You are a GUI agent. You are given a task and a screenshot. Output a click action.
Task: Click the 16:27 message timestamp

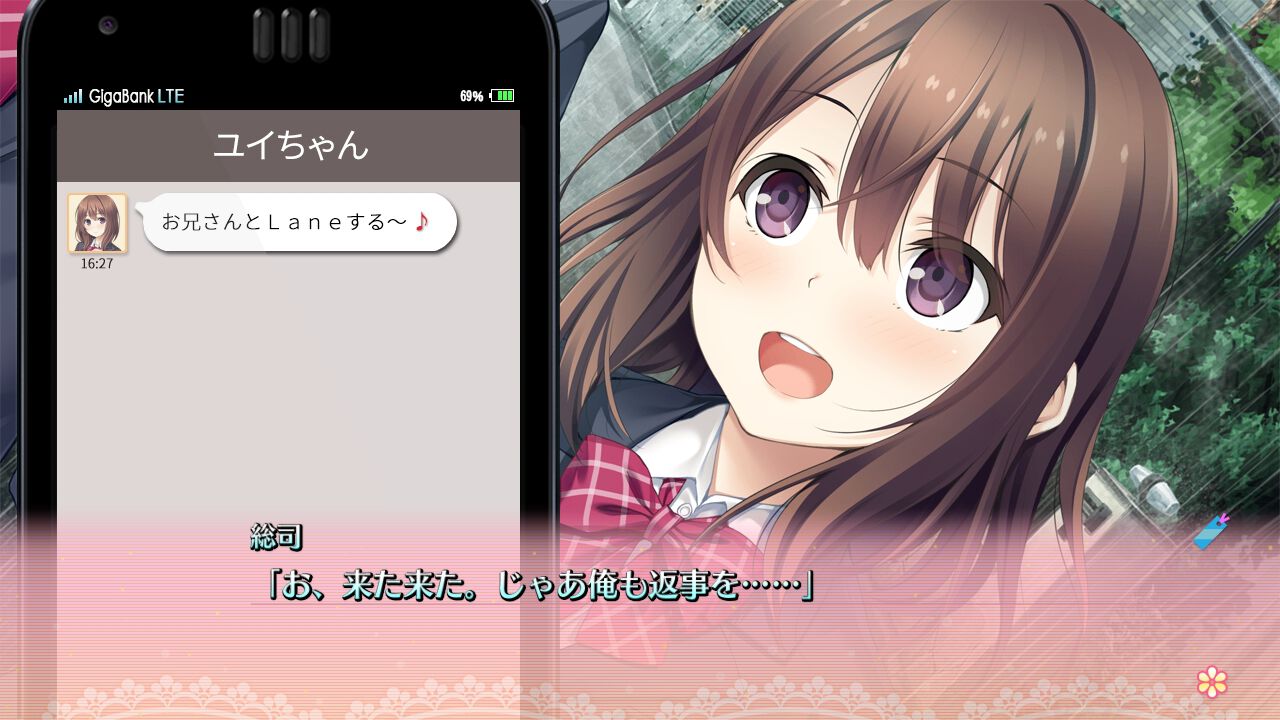tap(96, 264)
